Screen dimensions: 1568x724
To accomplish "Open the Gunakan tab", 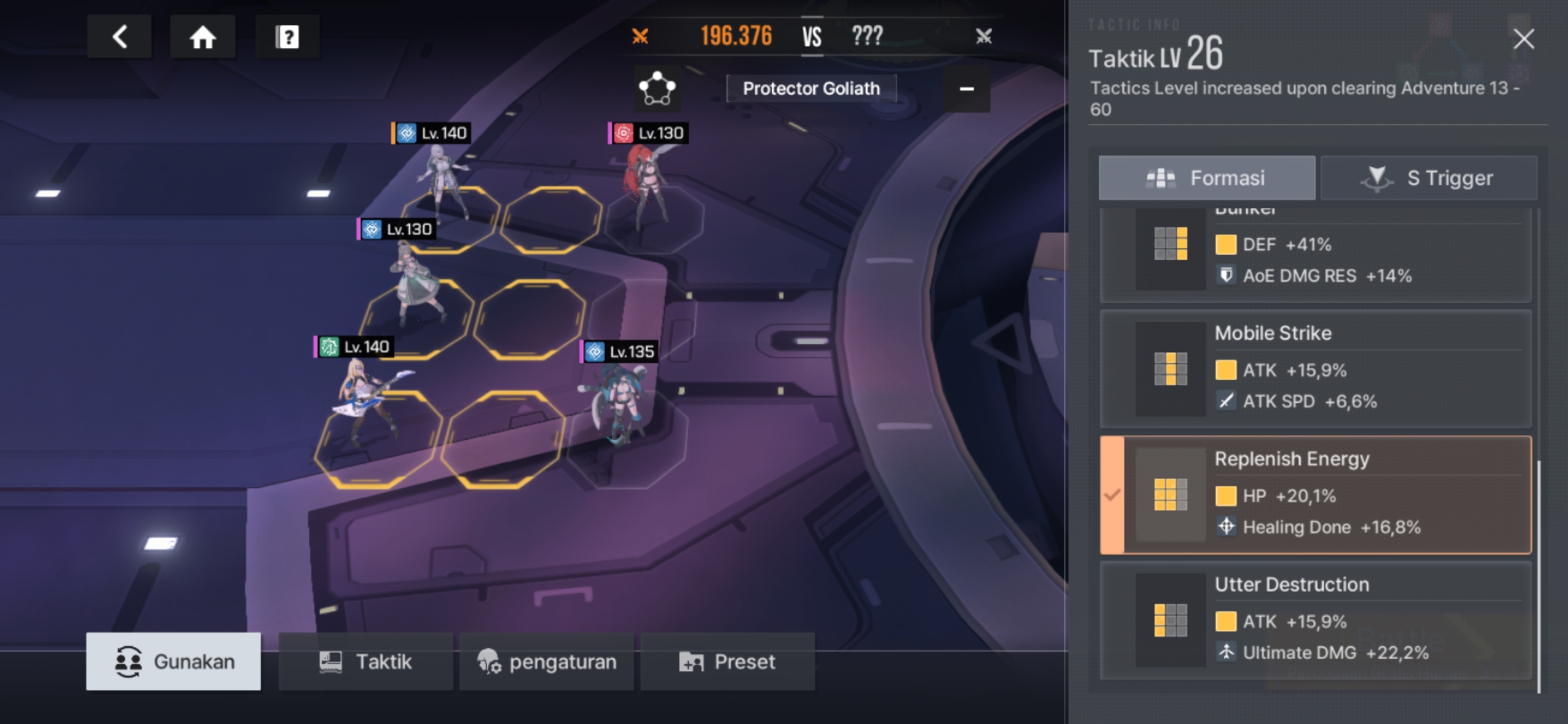I will coord(174,662).
